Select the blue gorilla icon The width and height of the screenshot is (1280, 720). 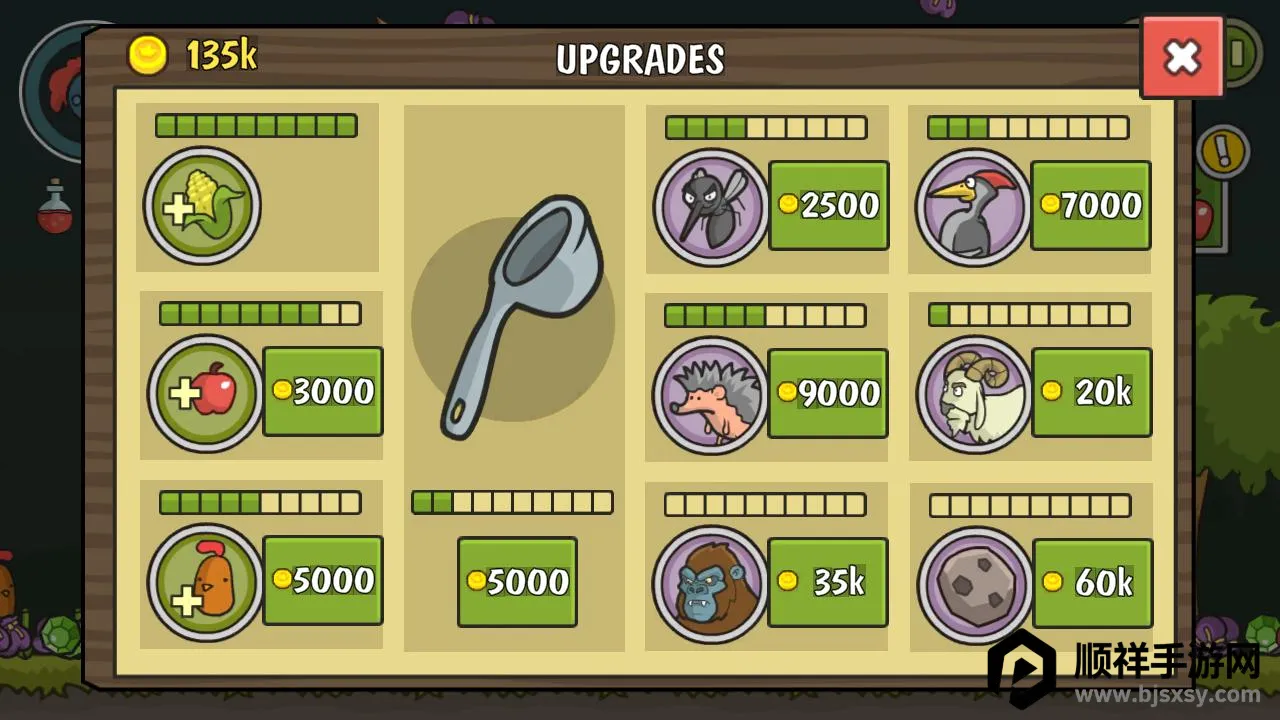click(710, 584)
